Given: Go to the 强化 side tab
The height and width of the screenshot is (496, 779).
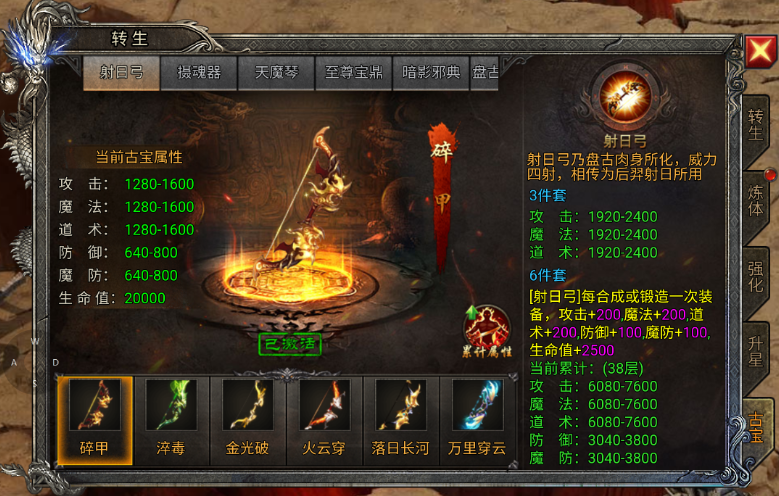Looking at the screenshot, I should (756, 274).
